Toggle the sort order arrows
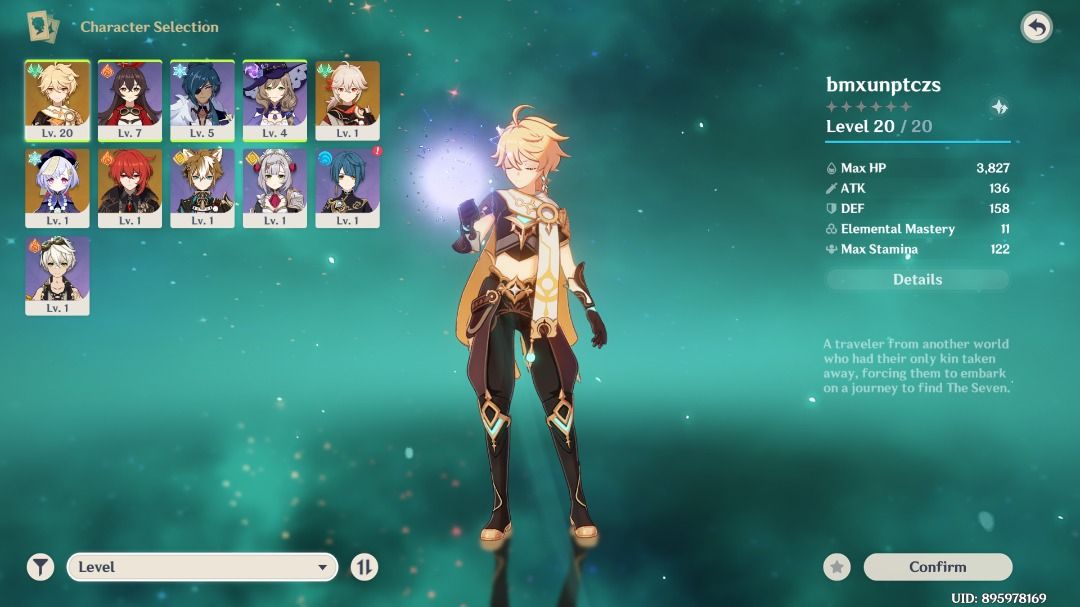 tap(365, 567)
